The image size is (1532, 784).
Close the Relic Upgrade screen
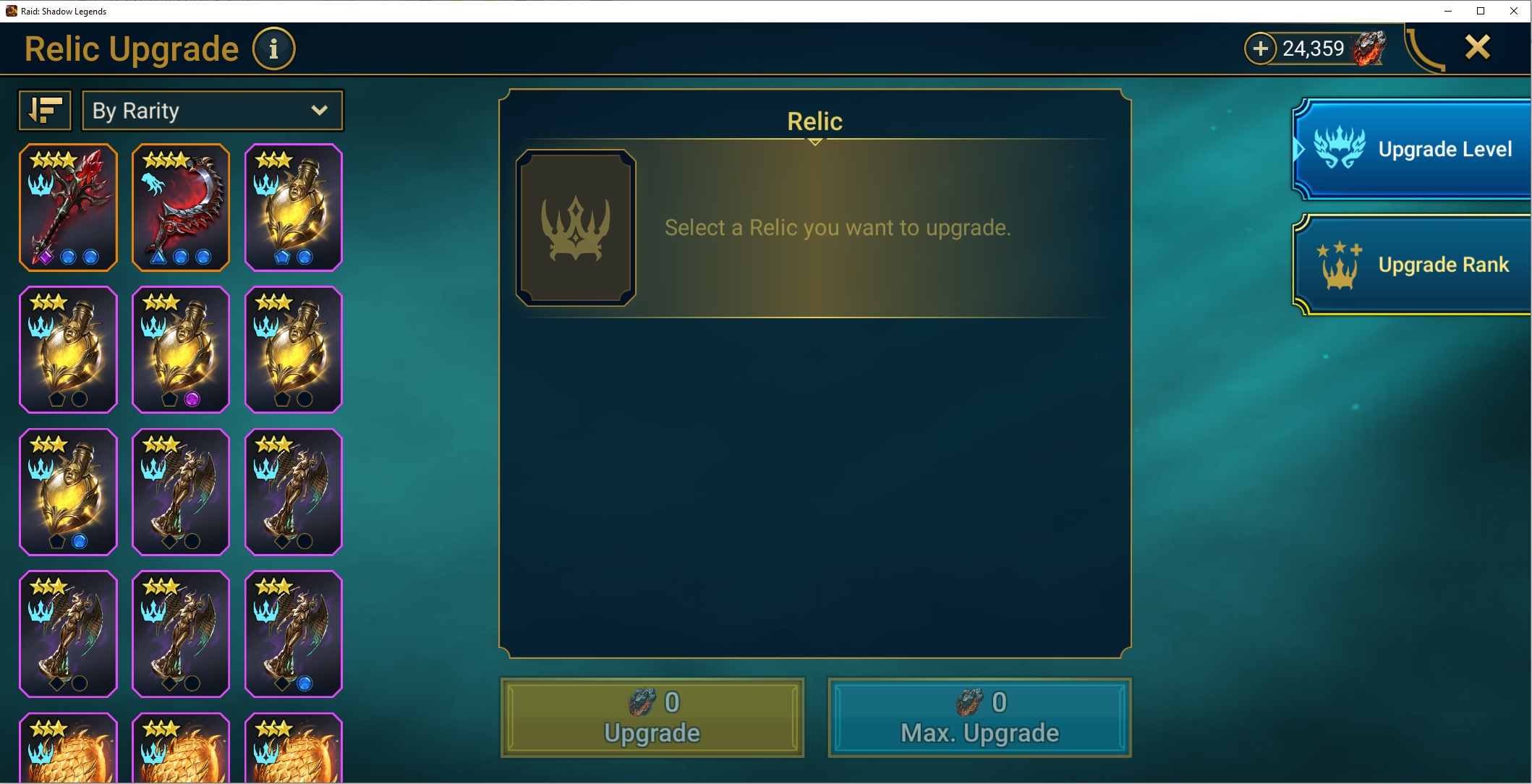[1477, 48]
